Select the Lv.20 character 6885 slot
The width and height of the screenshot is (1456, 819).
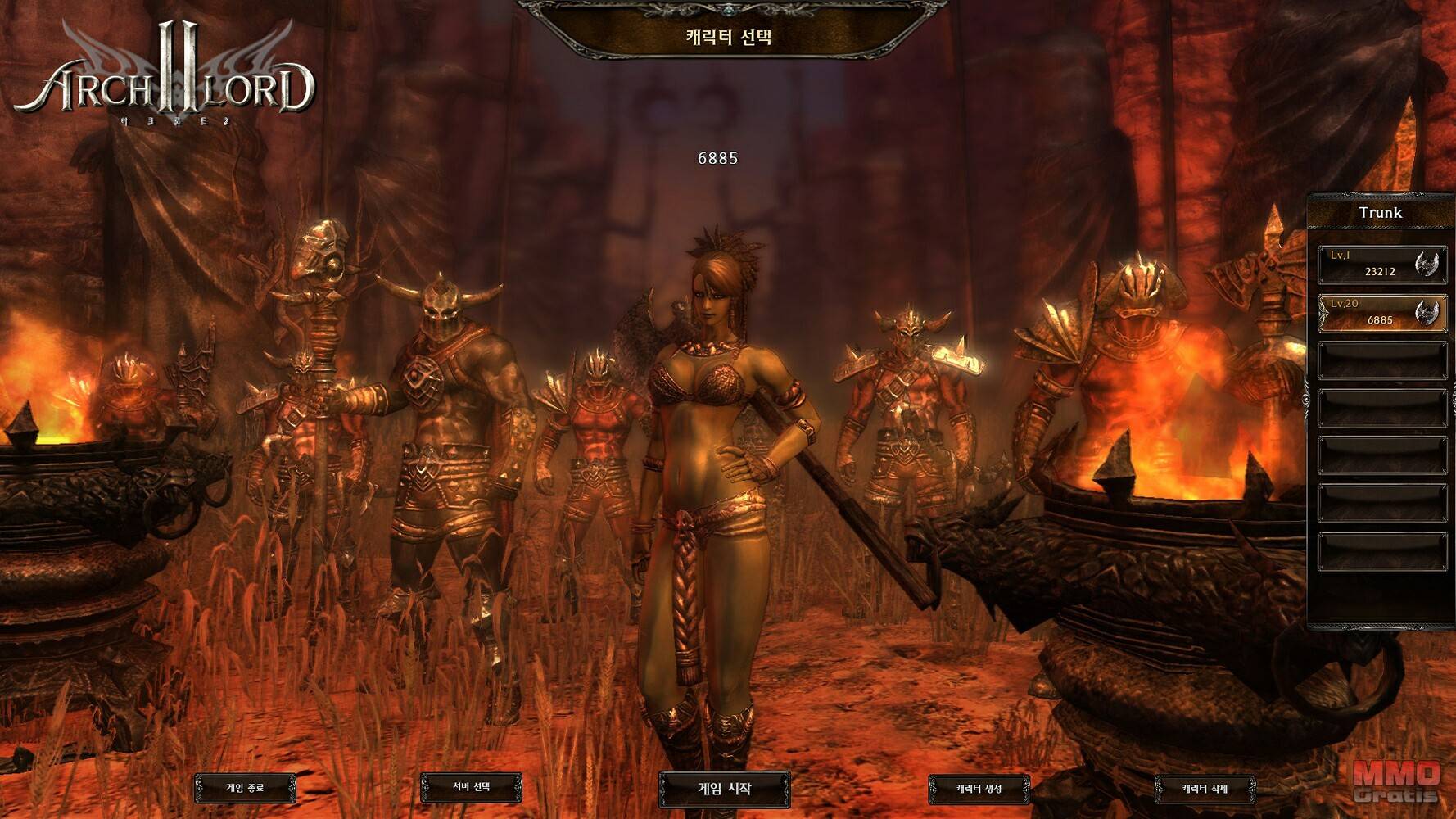pyautogui.click(x=1381, y=313)
